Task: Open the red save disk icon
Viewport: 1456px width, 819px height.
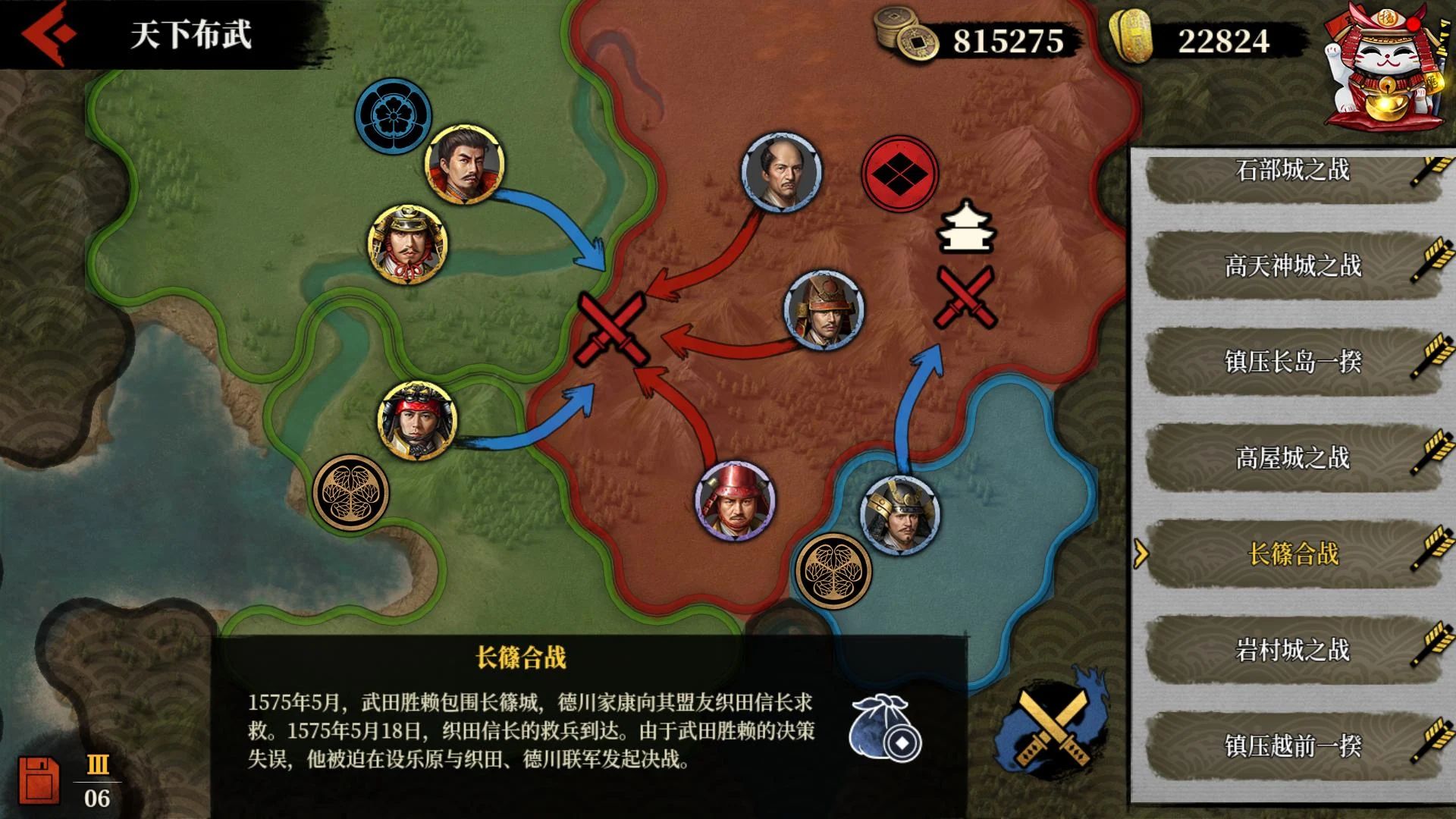Action: point(39,780)
